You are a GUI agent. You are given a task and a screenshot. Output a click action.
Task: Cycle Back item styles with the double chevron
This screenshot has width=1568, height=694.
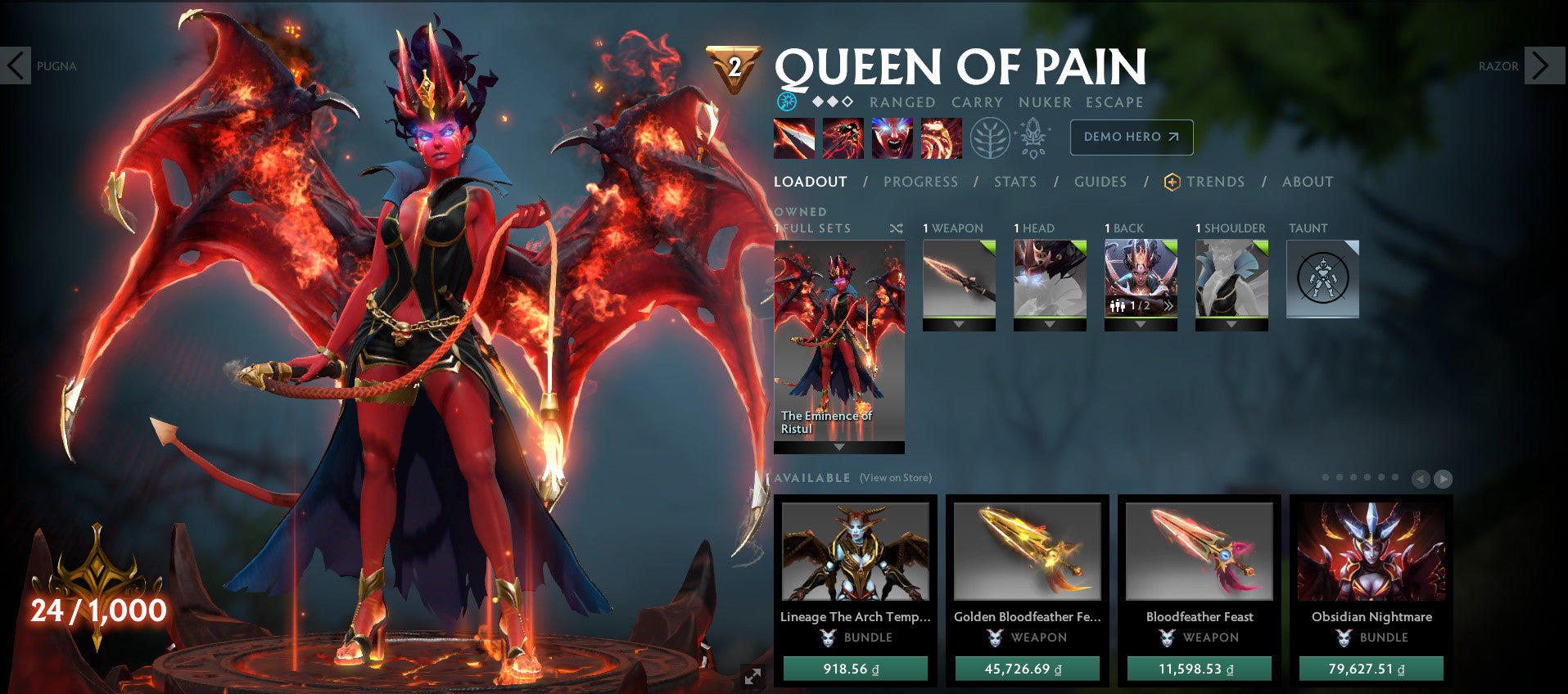[1169, 305]
